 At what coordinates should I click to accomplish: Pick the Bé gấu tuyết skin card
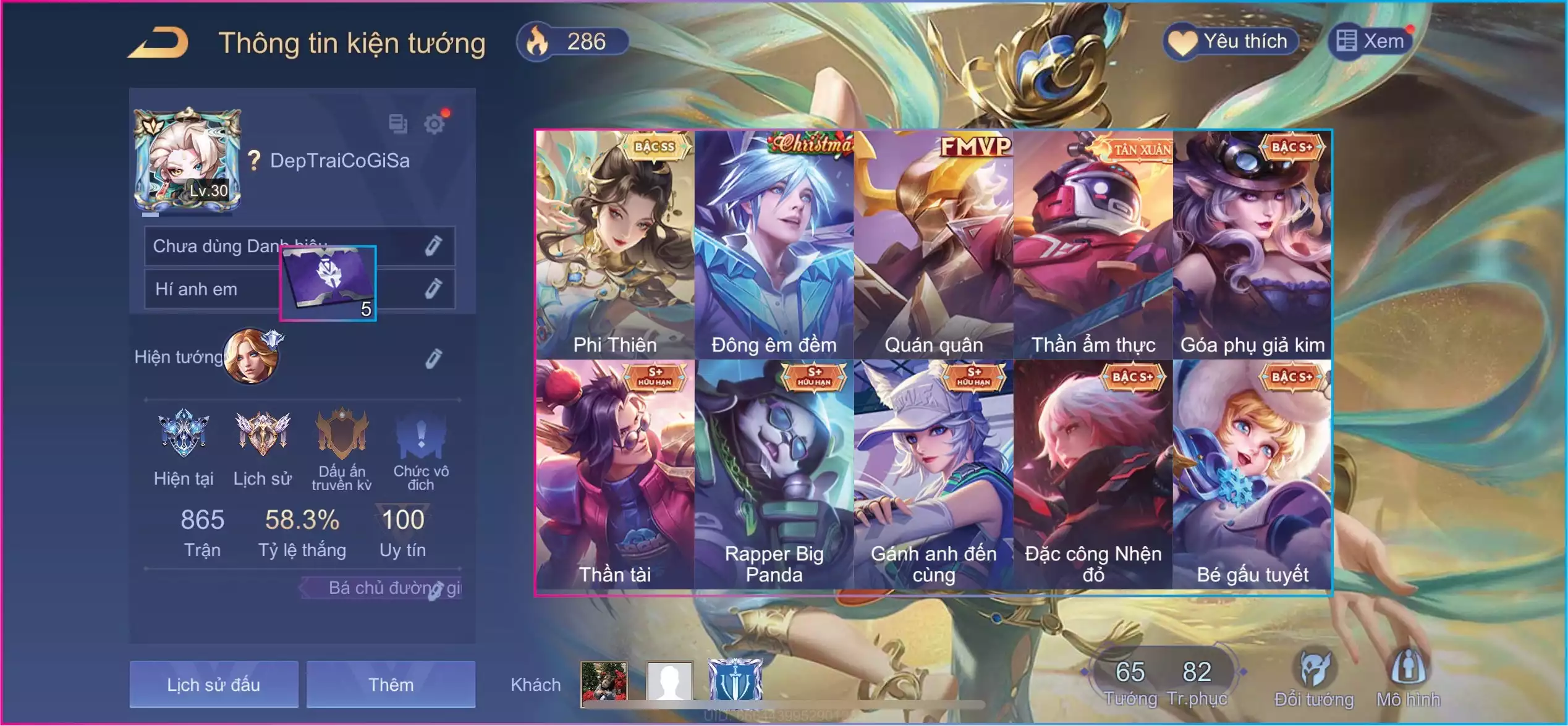(x=1252, y=475)
